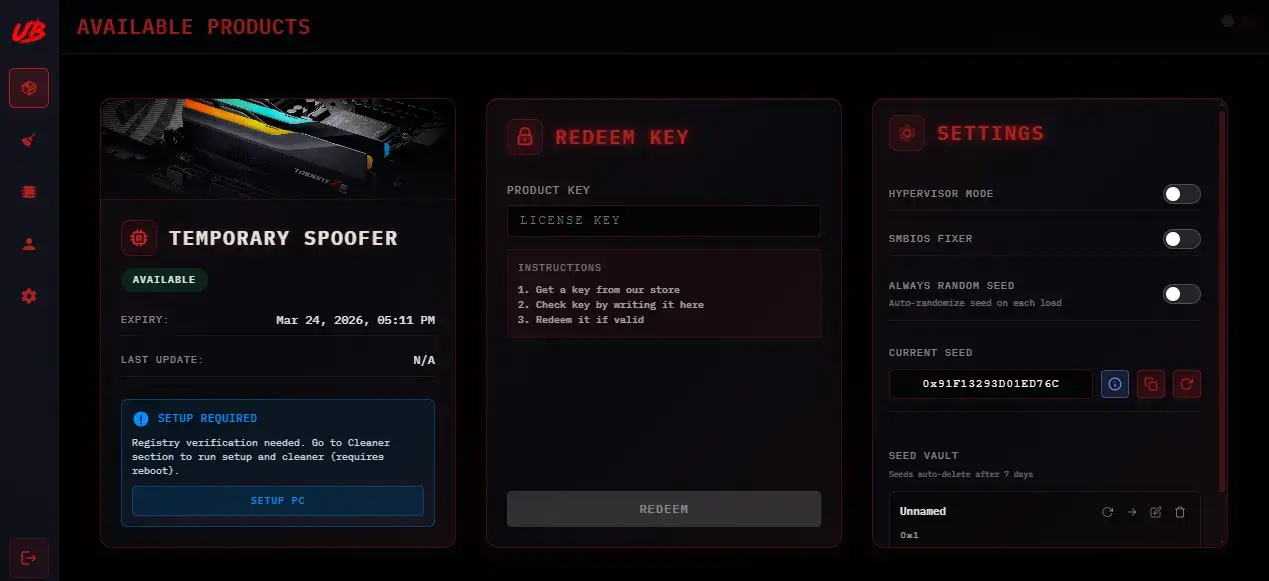Regenerate the current seed with the red refresh icon
The image size is (1269, 581).
pos(1187,383)
